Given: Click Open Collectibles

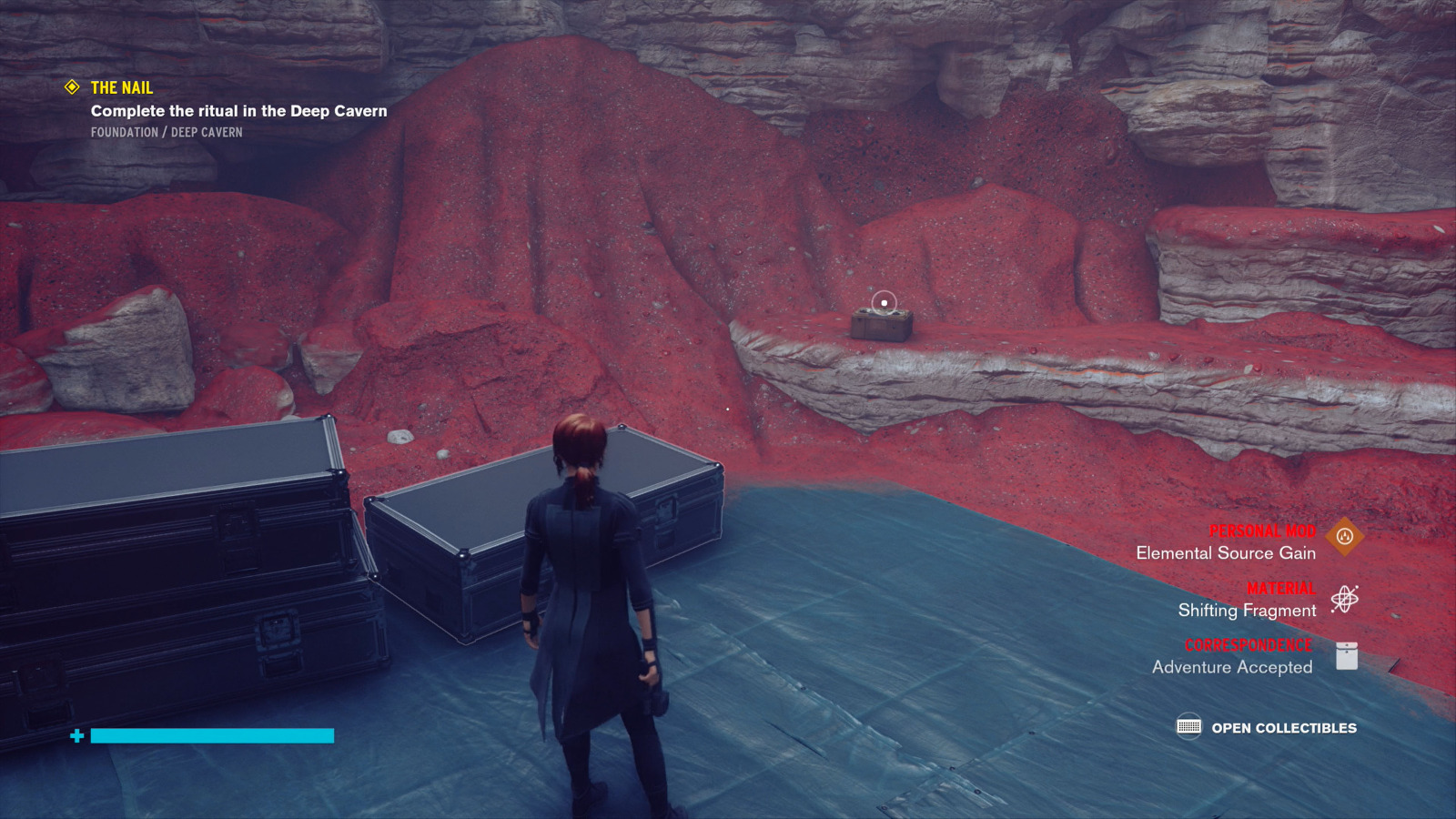Looking at the screenshot, I should [1283, 728].
